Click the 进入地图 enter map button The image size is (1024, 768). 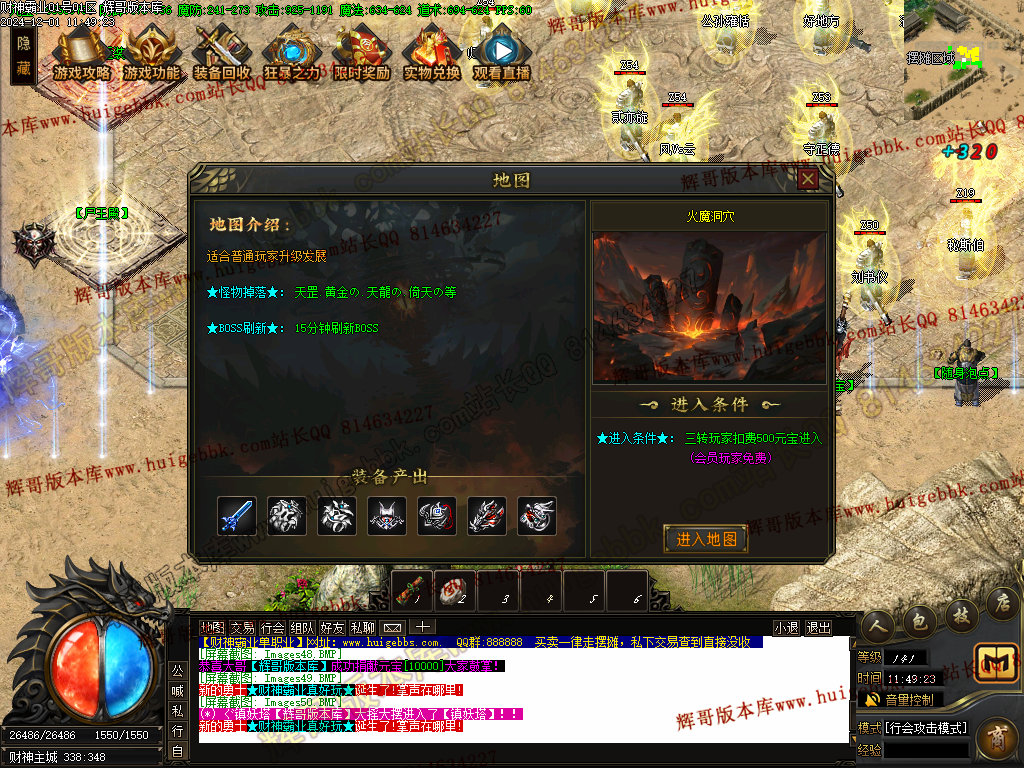[x=706, y=539]
